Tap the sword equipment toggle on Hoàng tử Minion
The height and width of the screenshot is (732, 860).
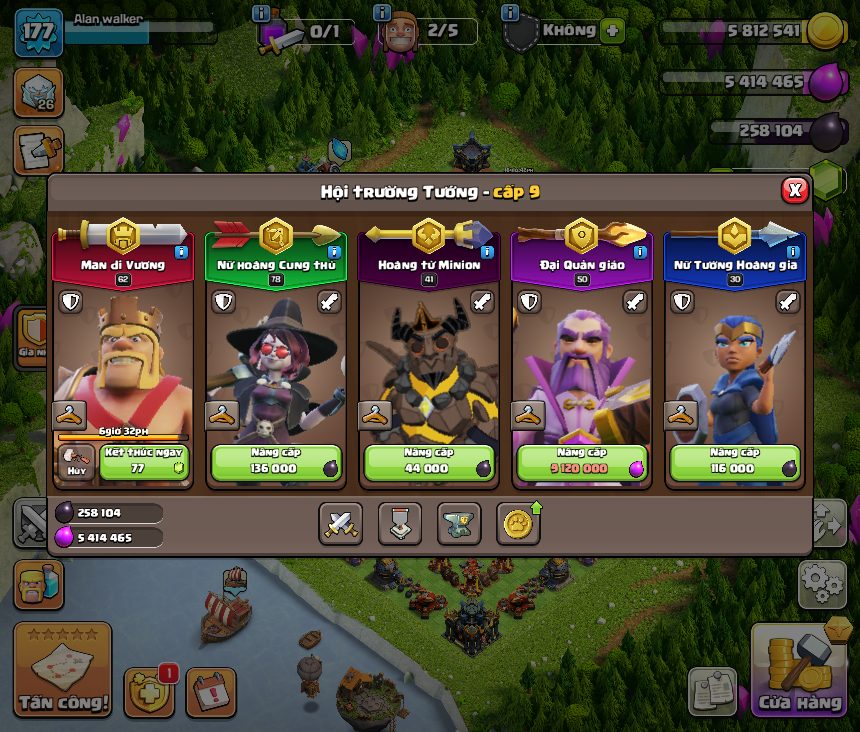click(482, 301)
